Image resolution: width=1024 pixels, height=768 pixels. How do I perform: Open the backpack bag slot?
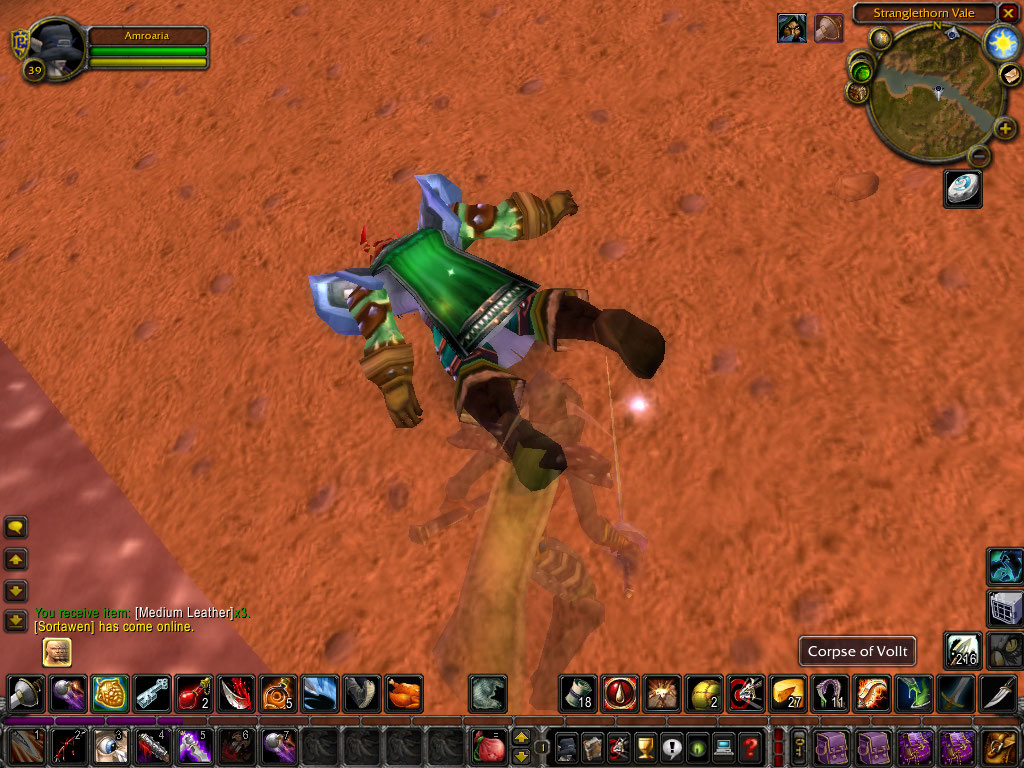coord(1000,747)
